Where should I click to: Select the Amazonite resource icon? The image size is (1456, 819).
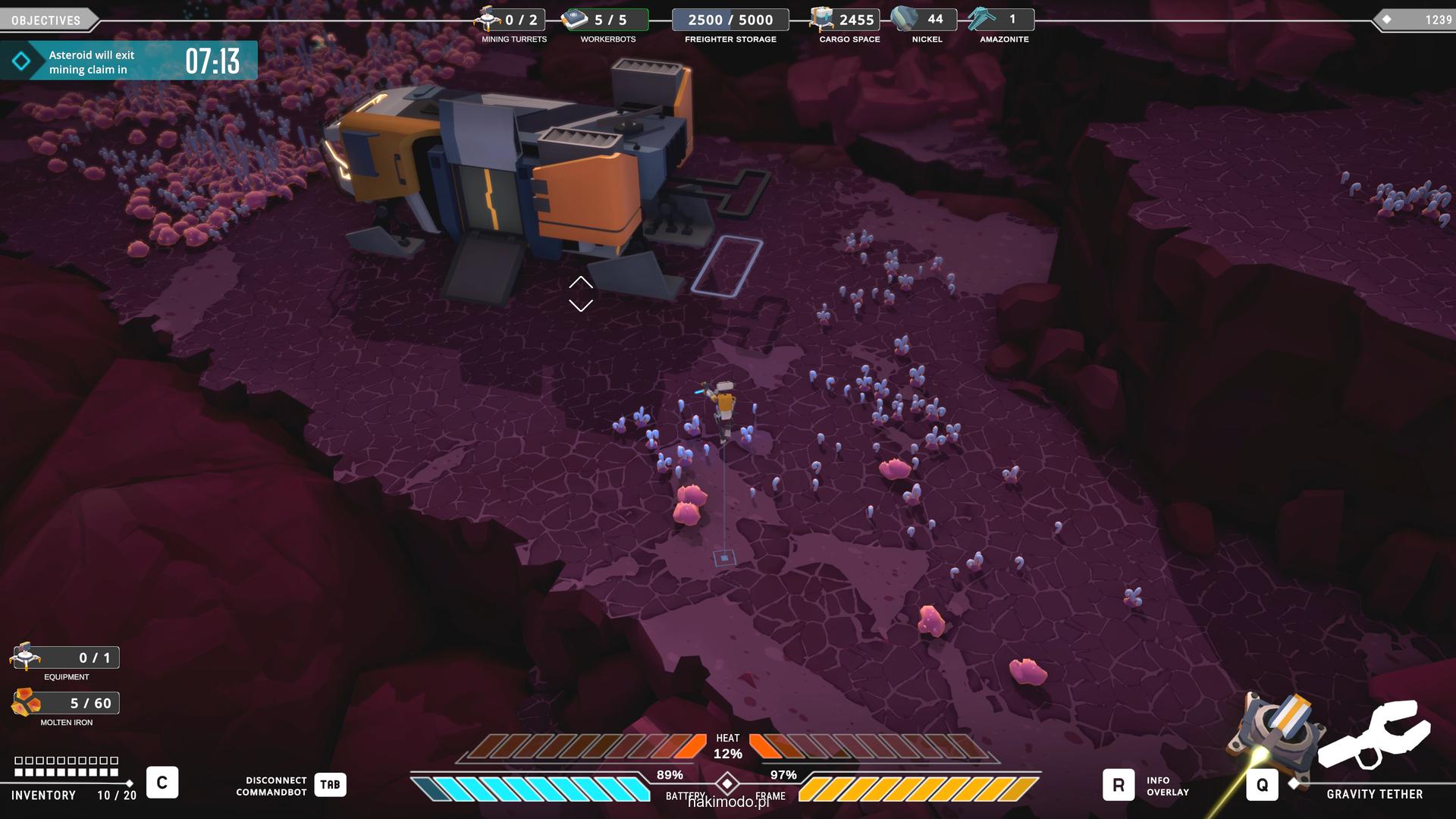tap(981, 19)
